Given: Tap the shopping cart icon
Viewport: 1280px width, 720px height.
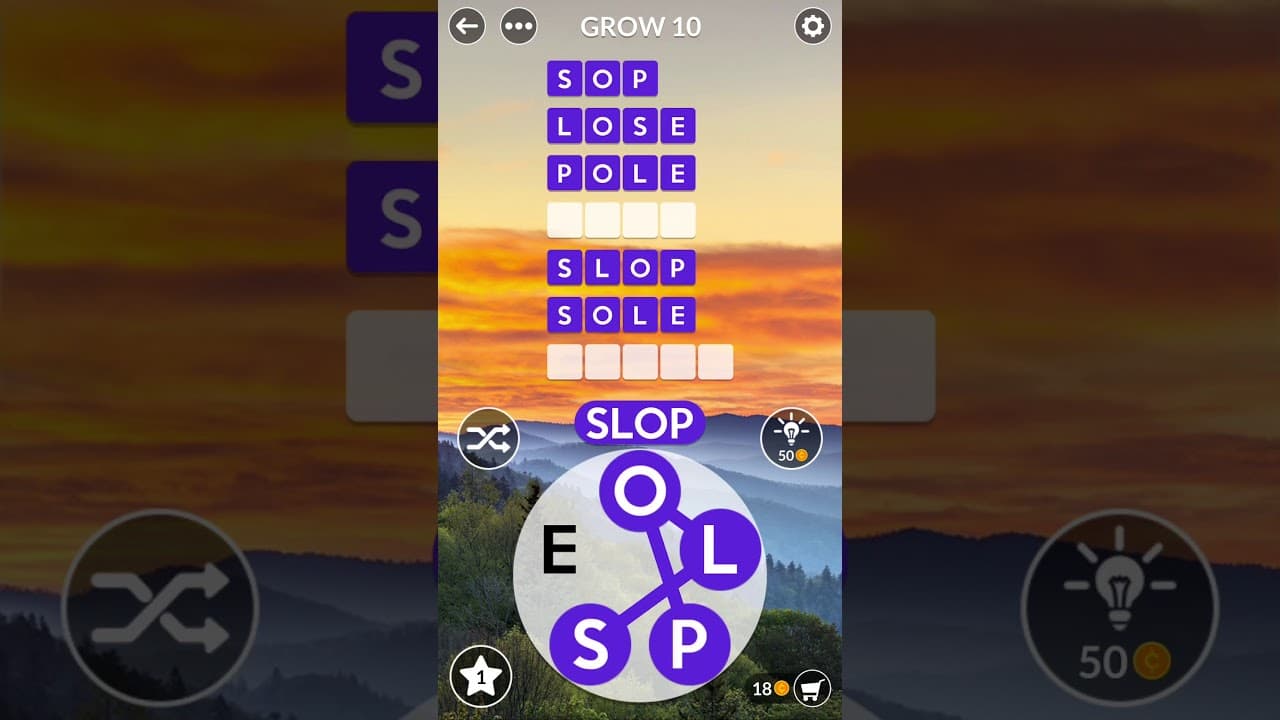Looking at the screenshot, I should tap(812, 689).
